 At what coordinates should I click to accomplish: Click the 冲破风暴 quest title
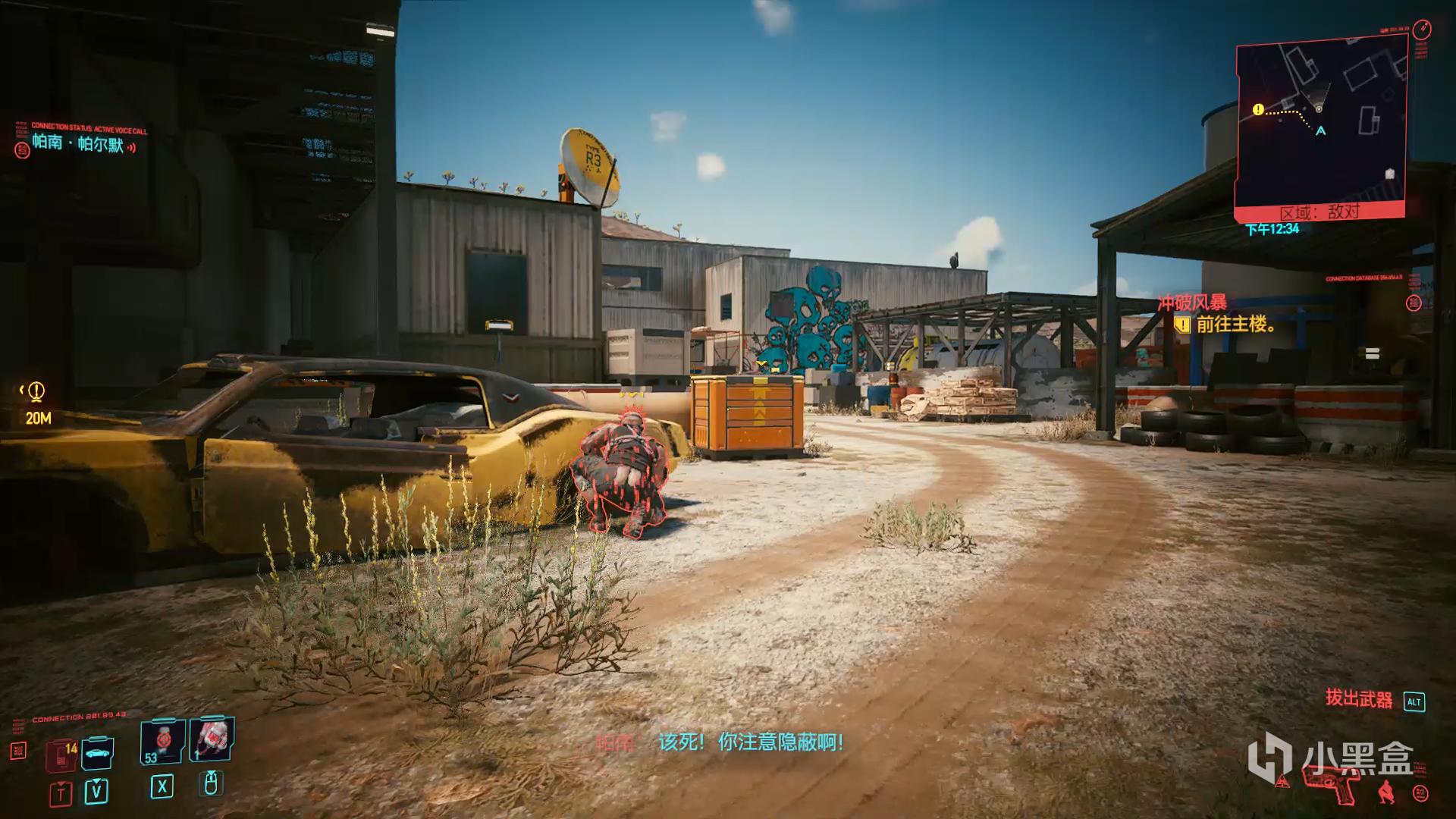(1191, 303)
